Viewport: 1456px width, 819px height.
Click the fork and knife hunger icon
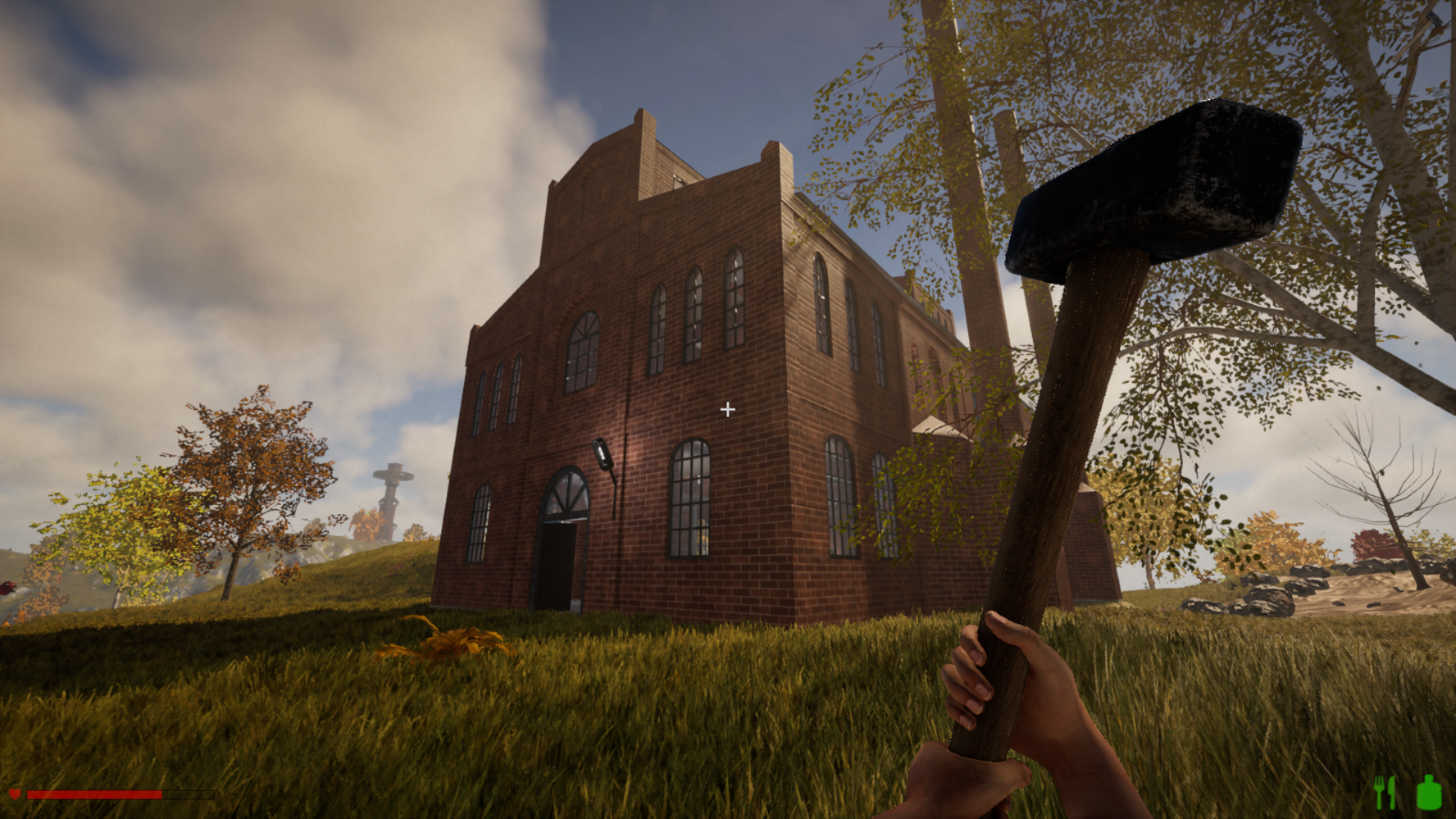point(1385,793)
